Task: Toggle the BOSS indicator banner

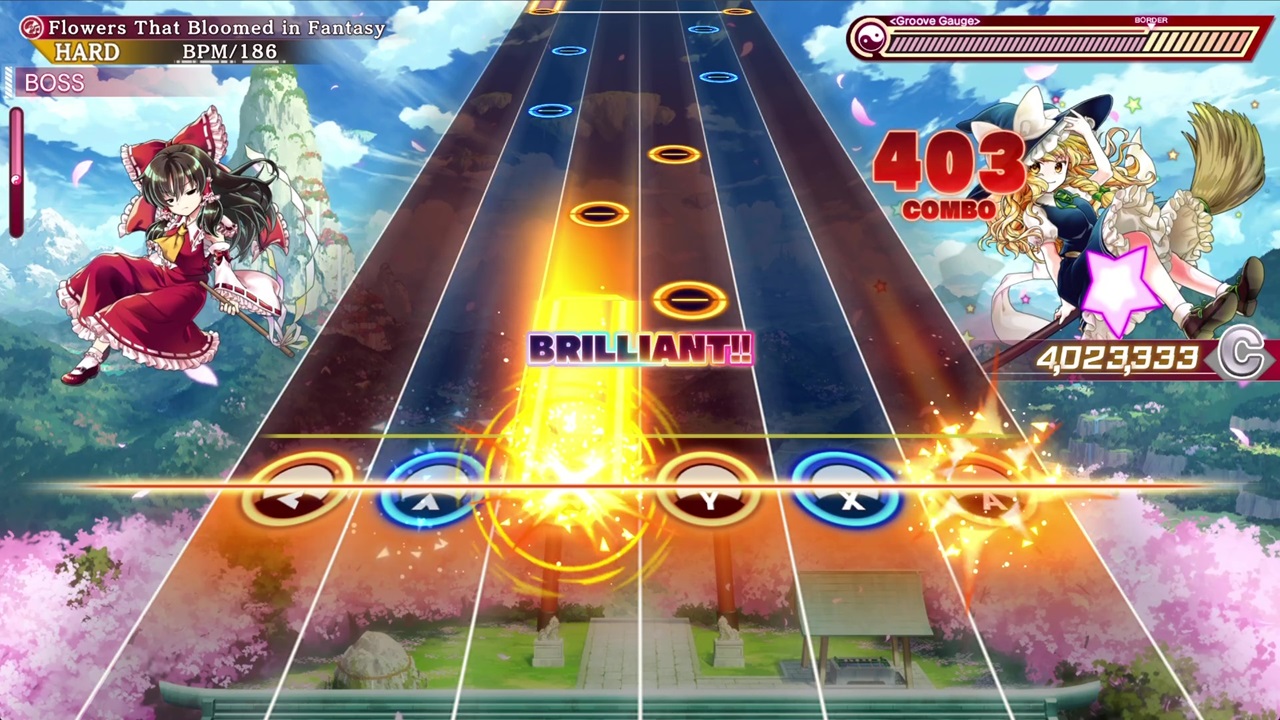Action: (54, 83)
